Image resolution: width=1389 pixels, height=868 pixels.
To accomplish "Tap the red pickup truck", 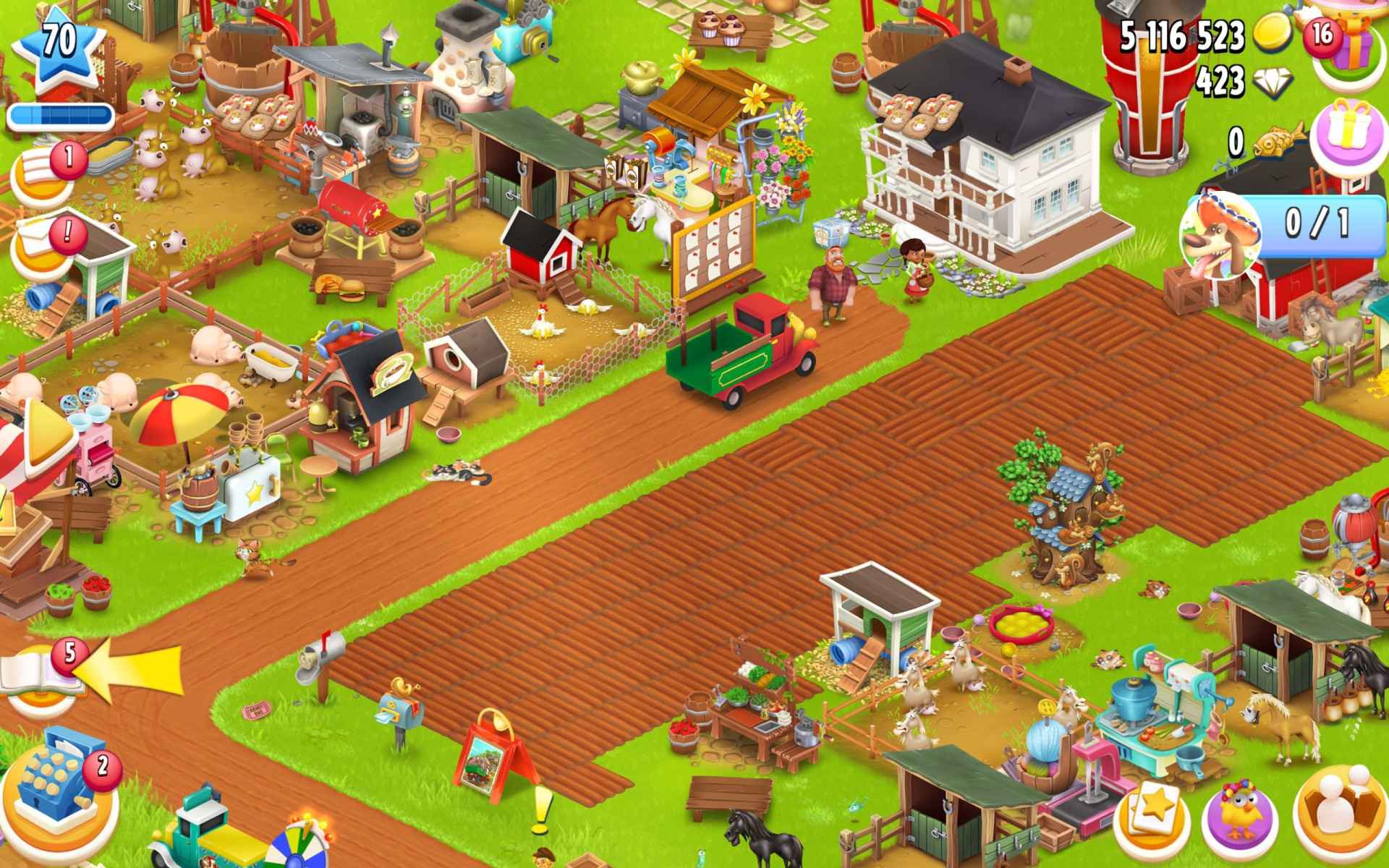I will [x=738, y=347].
